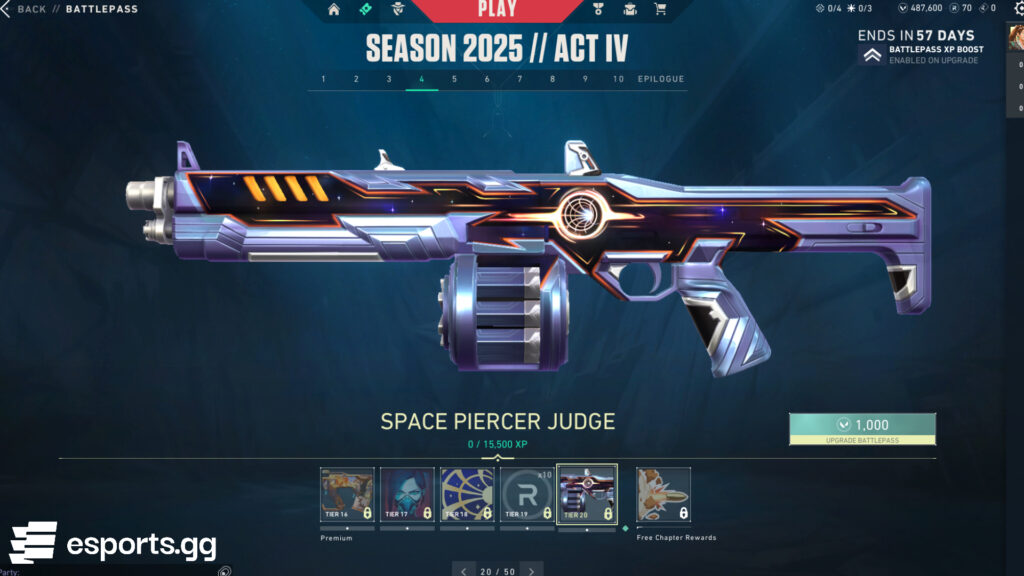Go to the next reward page
This screenshot has width=1024, height=576.
click(x=531, y=571)
